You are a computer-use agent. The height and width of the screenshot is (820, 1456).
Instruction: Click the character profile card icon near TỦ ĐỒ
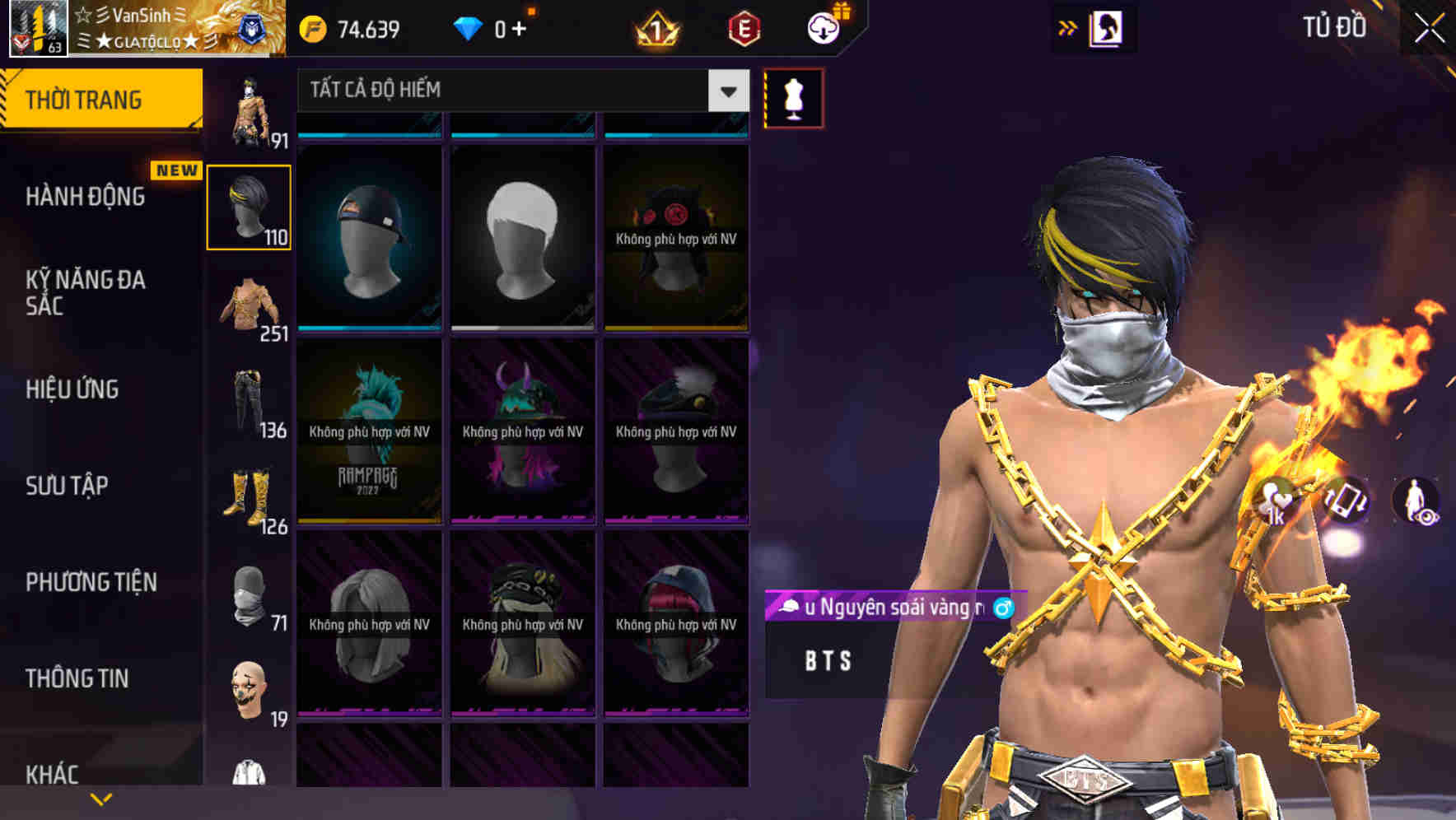tap(1105, 27)
